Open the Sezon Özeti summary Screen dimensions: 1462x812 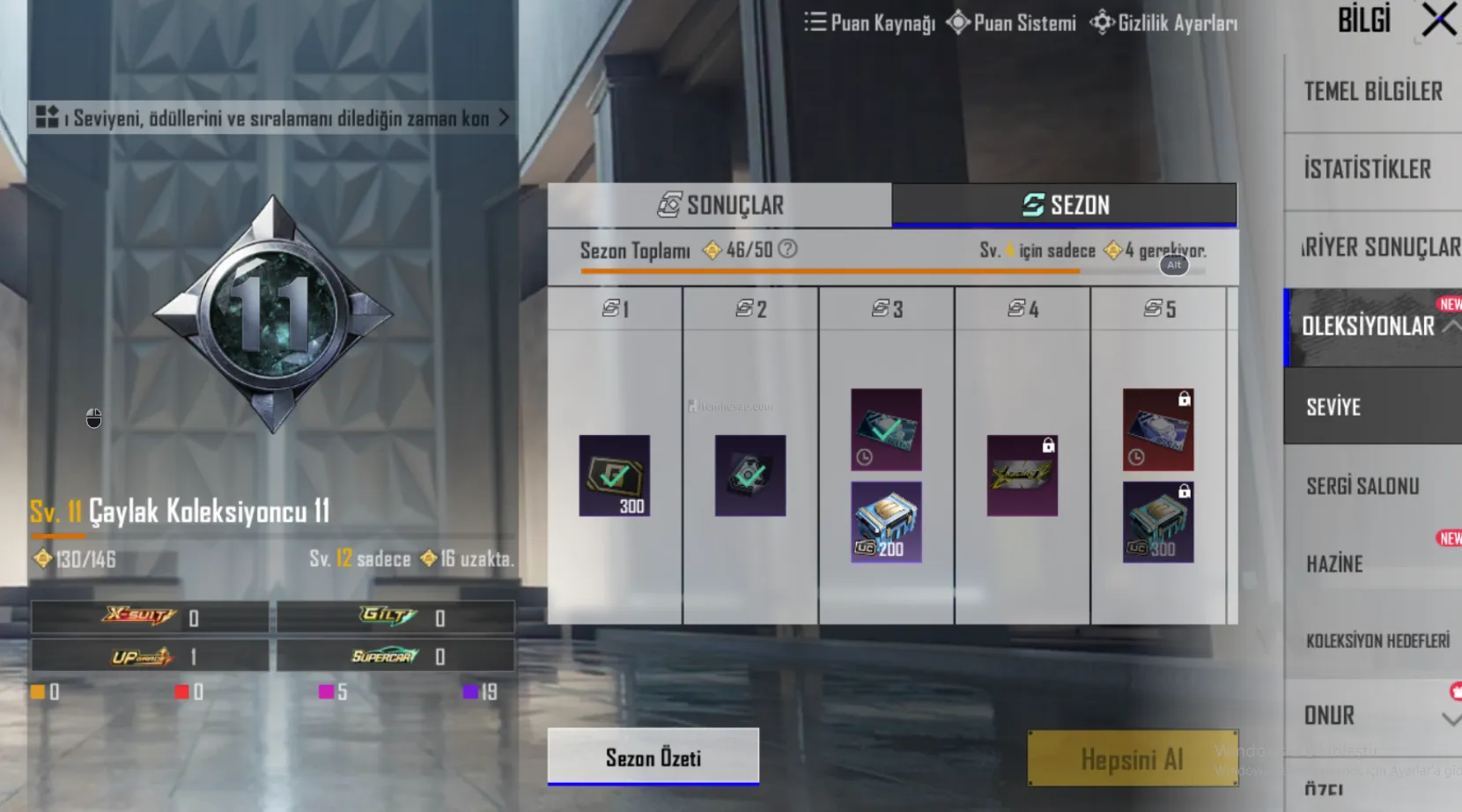point(653,757)
